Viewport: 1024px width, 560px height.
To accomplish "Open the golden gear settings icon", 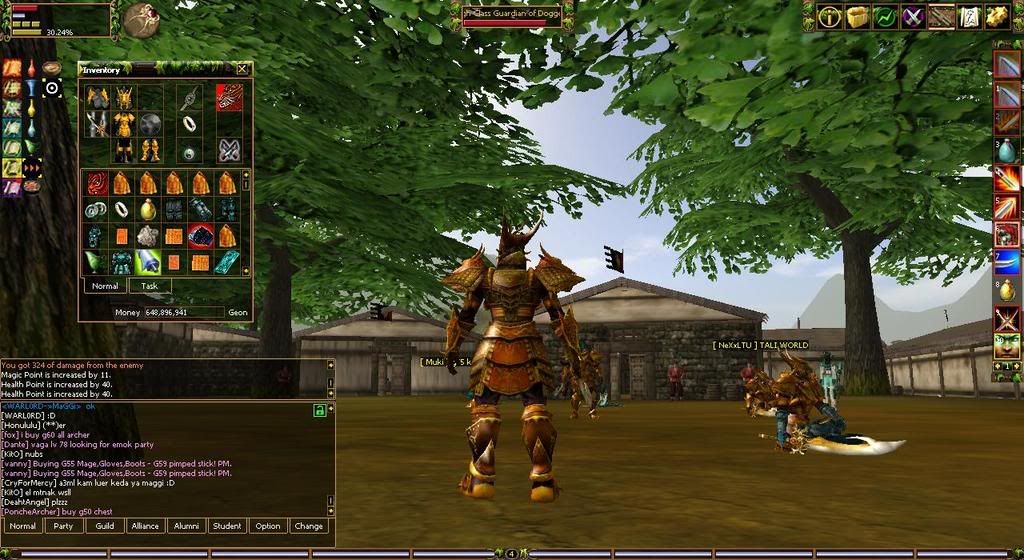I will pos(995,16).
